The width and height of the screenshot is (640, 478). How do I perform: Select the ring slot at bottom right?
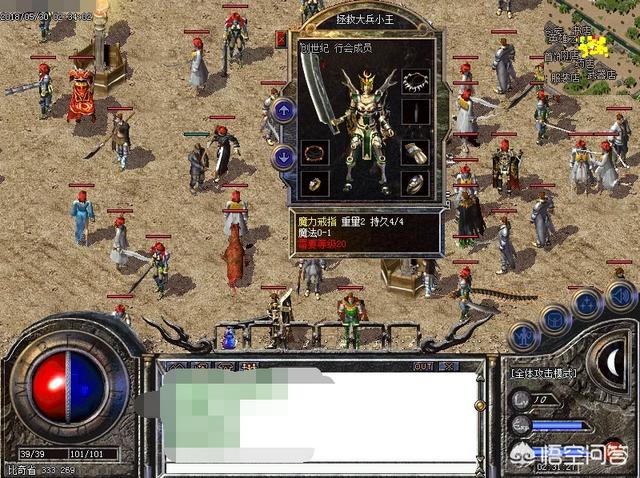[x=415, y=184]
